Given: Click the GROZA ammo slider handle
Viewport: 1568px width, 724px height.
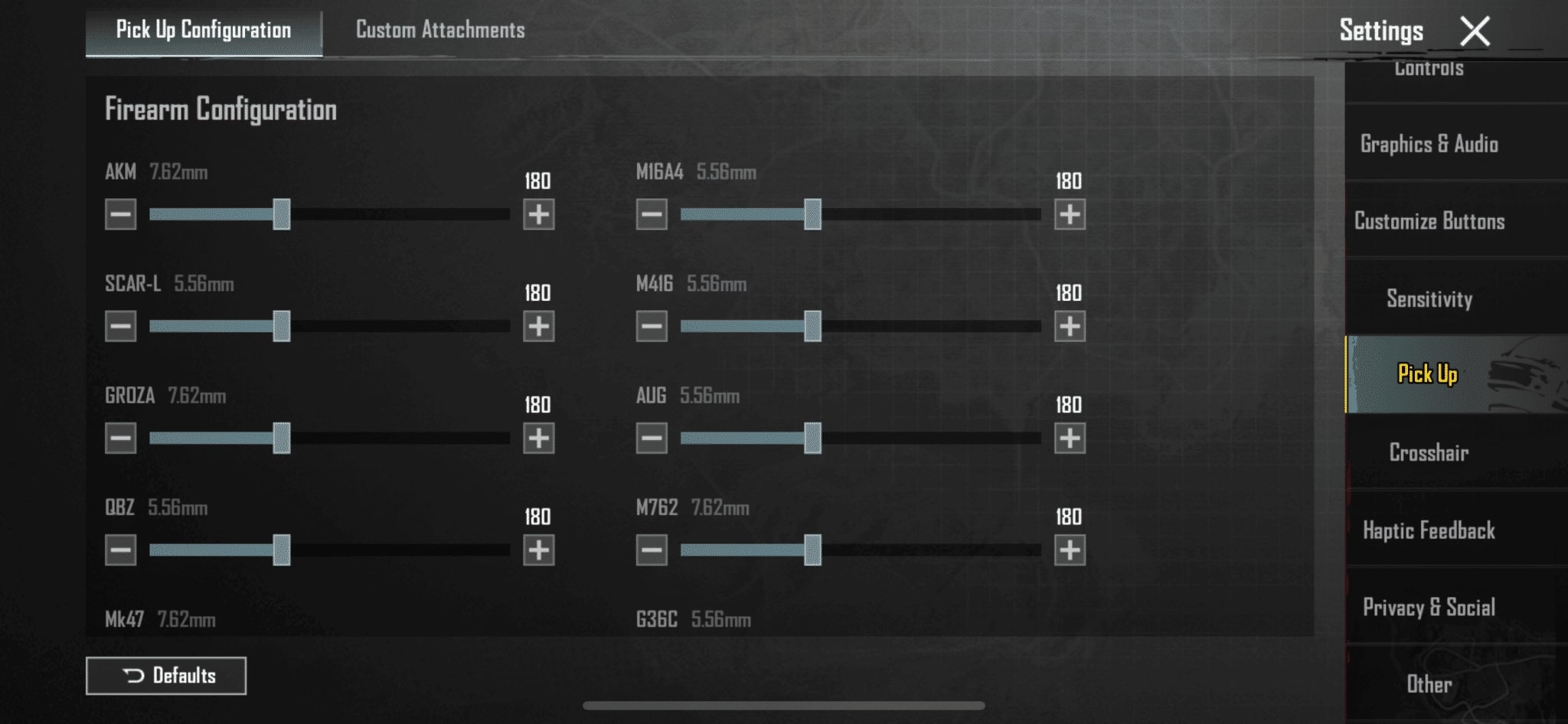Looking at the screenshot, I should coord(282,438).
